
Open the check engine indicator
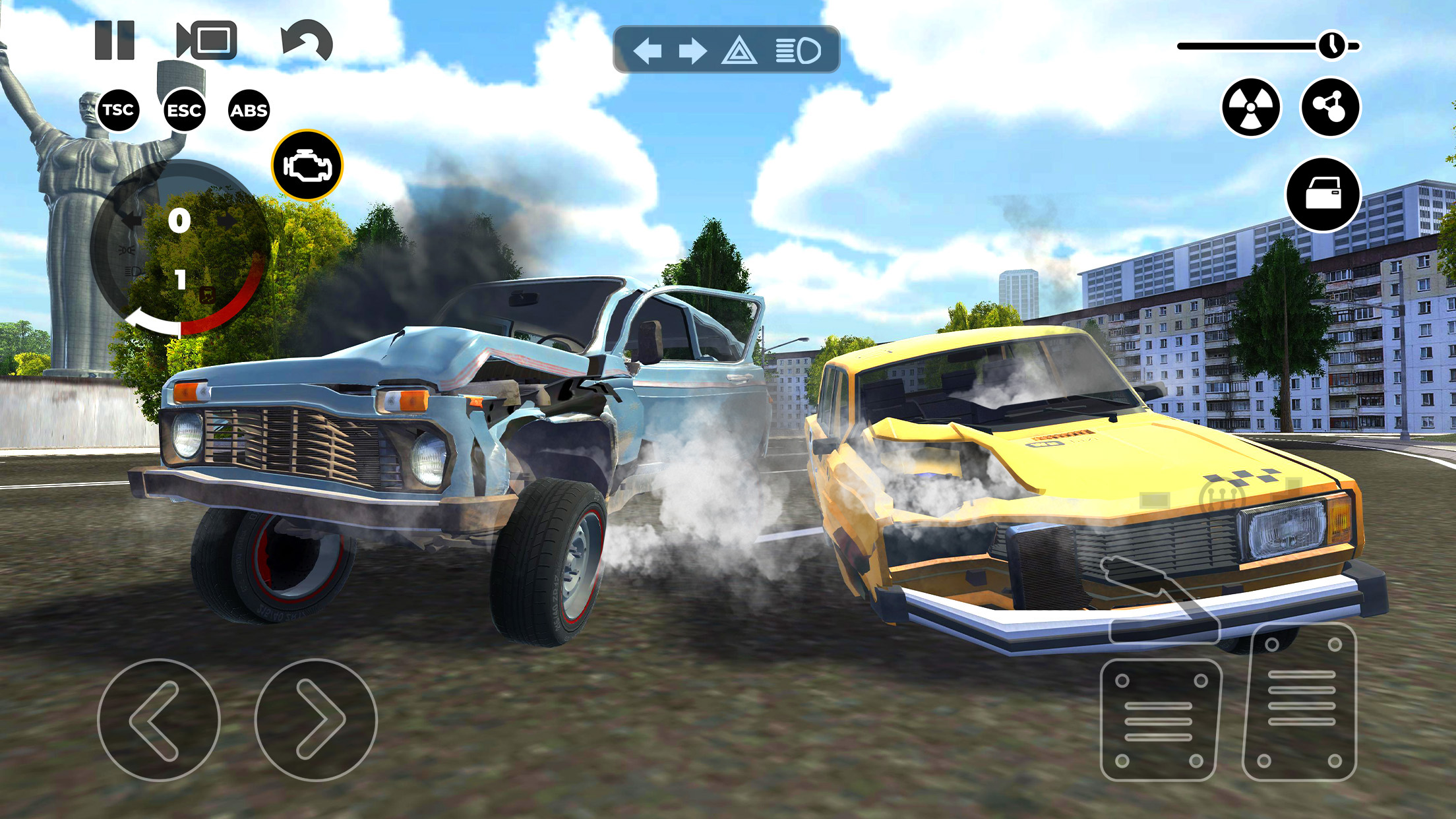pos(307,164)
